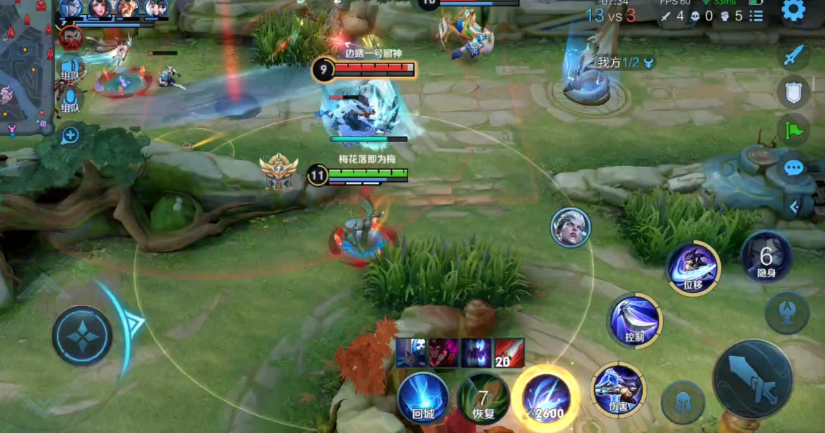This screenshot has height=433, width=825.
Task: Activate the 恢复 restore ability
Action: 483,396
